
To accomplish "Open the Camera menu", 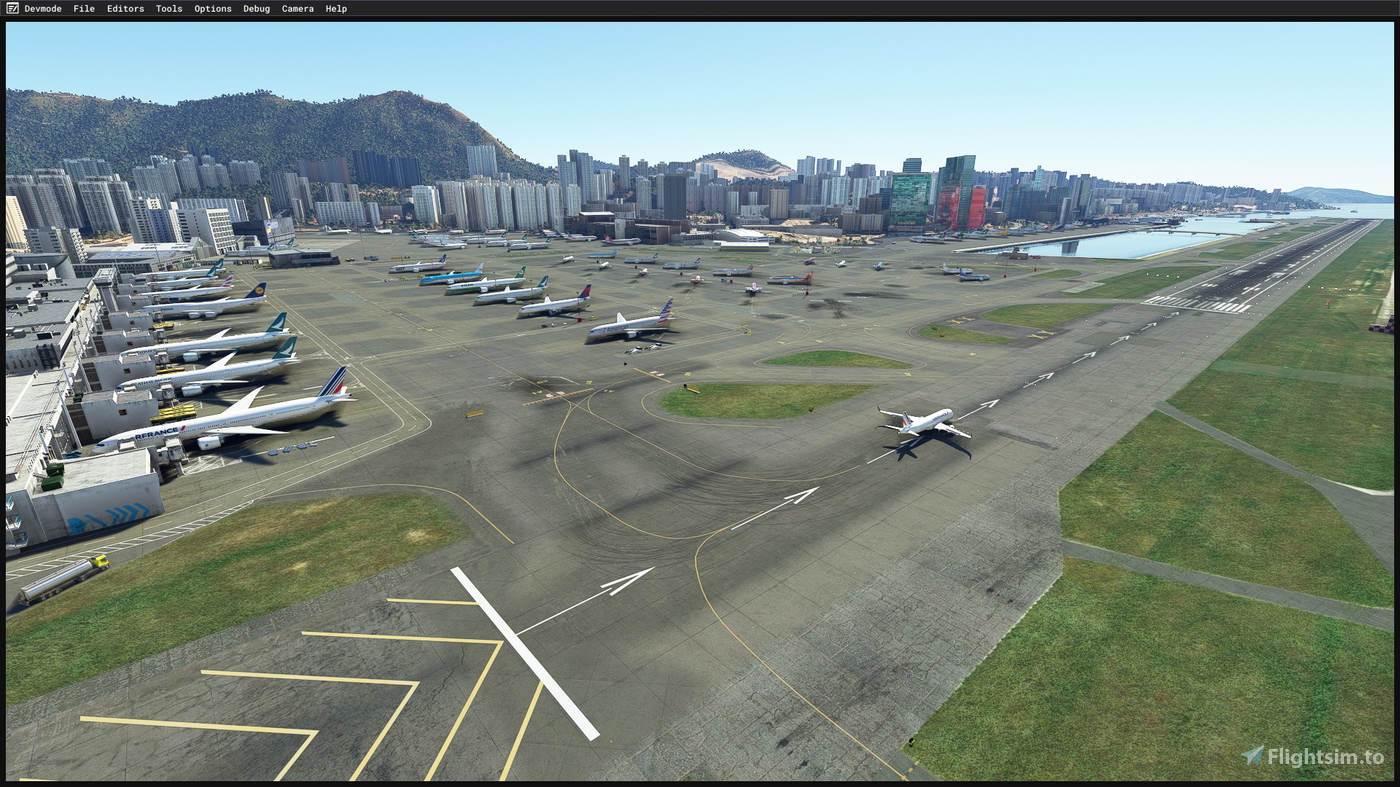I will coord(297,8).
